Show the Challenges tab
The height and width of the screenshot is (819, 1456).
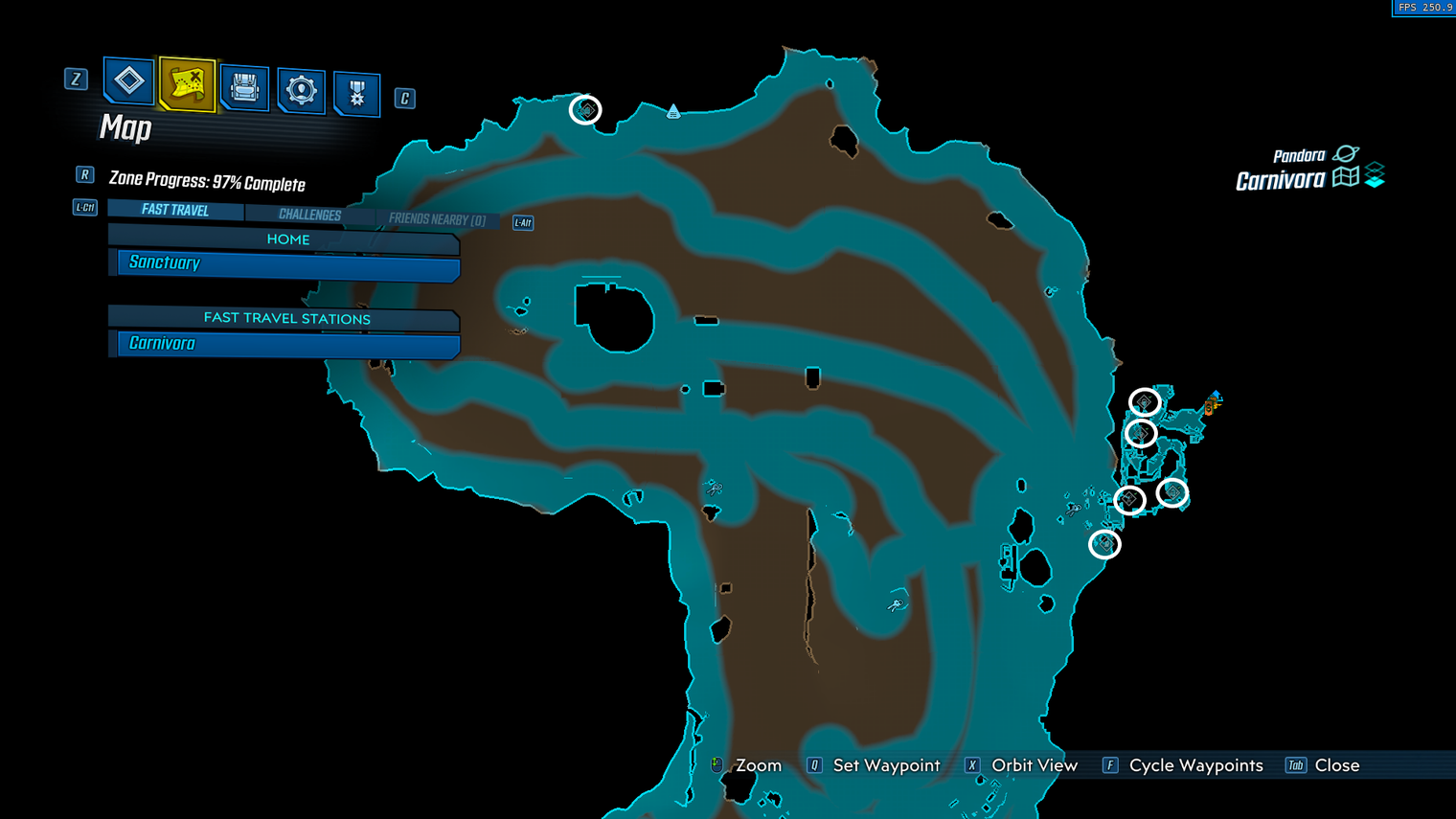click(309, 215)
